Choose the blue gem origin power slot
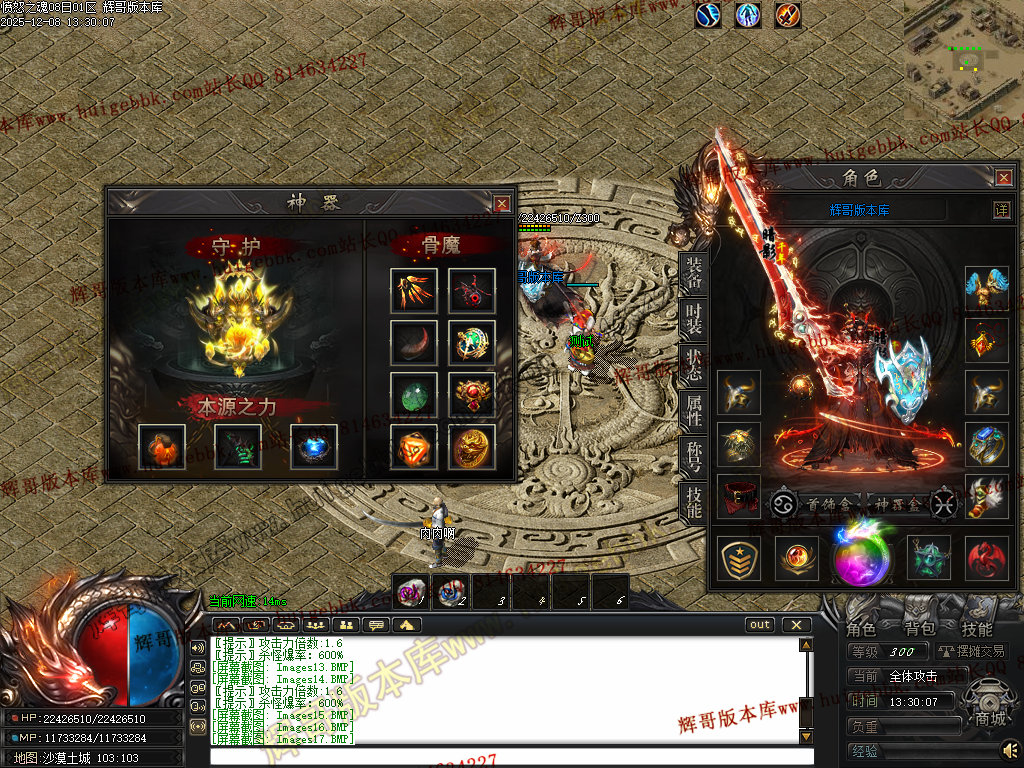1024x768 pixels. click(313, 447)
